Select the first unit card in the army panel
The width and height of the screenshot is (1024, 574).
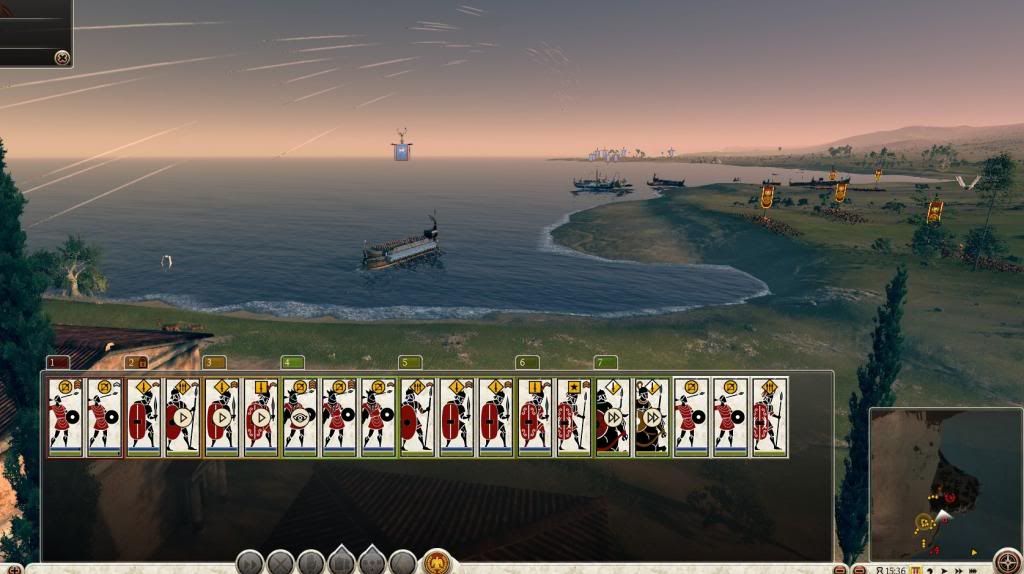65,417
